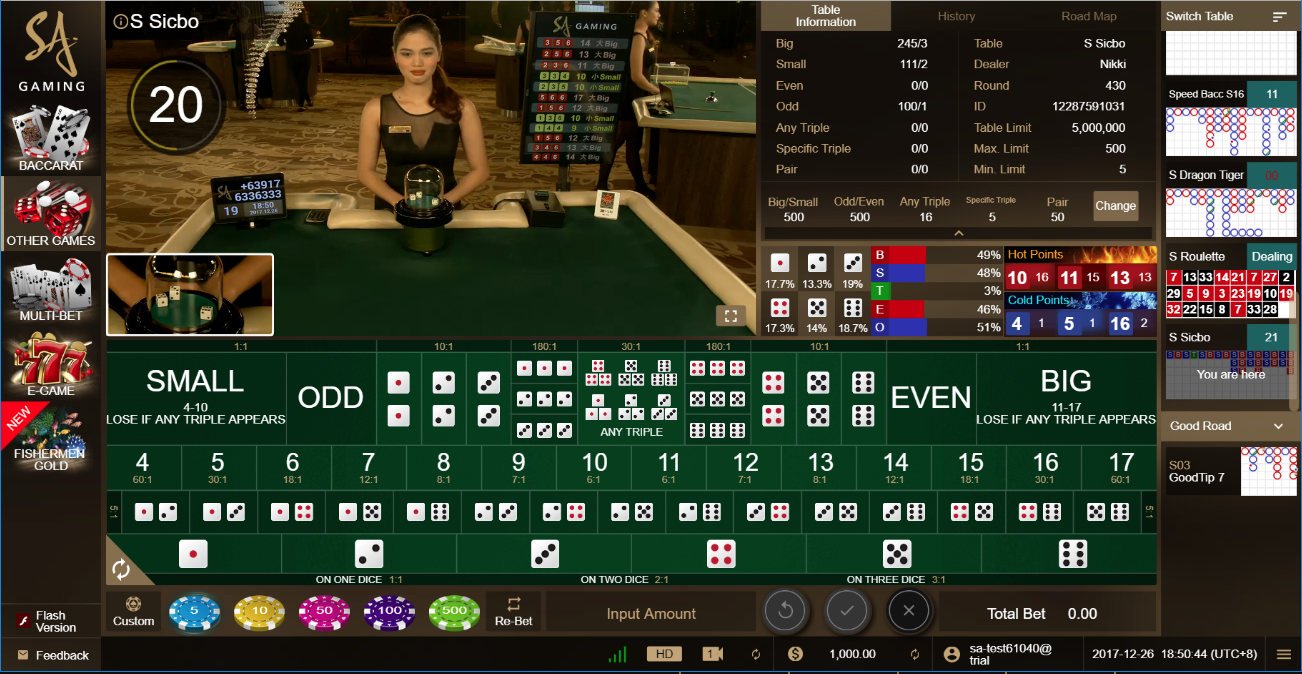Image resolution: width=1302 pixels, height=674 pixels.
Task: Open the E-Game section
Action: [x=51, y=366]
